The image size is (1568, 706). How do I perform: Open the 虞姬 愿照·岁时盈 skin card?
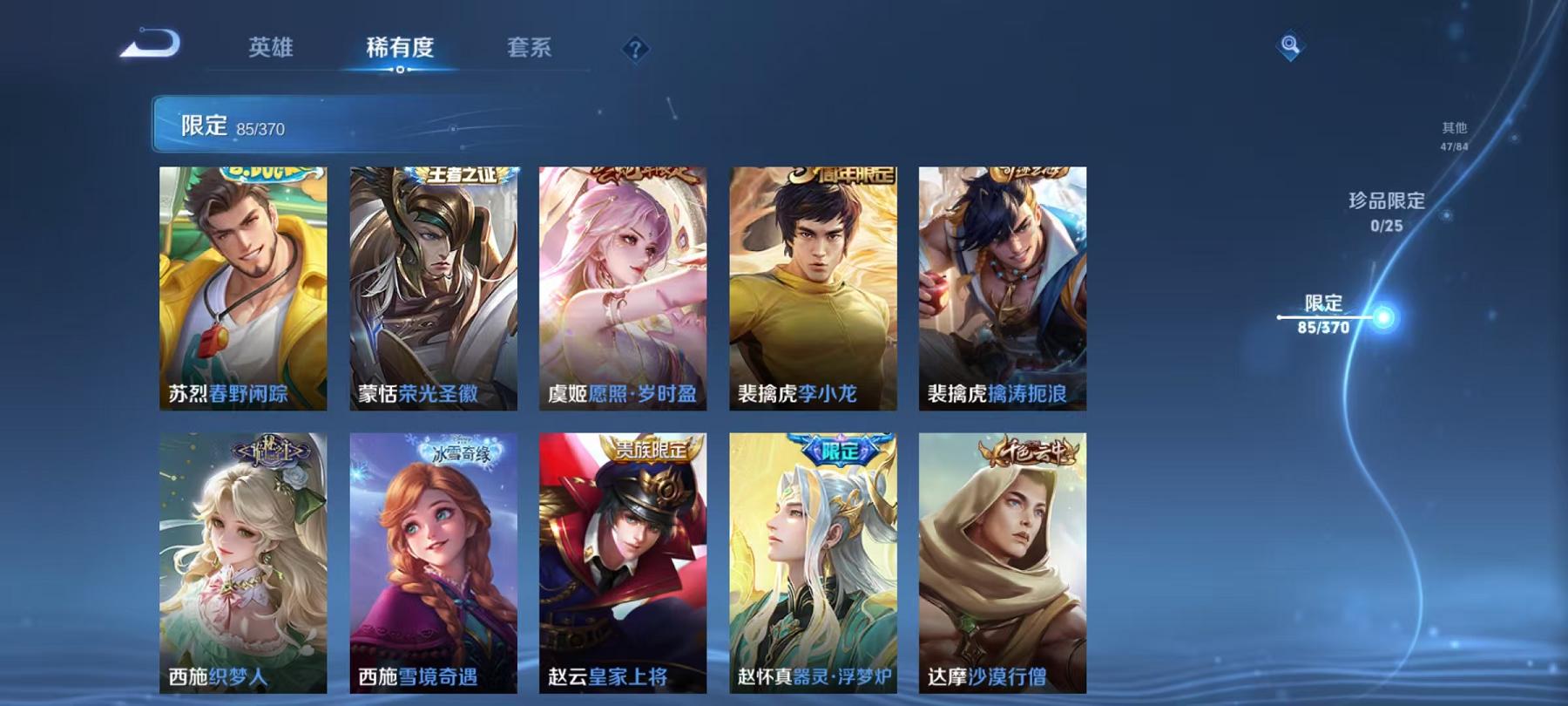(620, 288)
